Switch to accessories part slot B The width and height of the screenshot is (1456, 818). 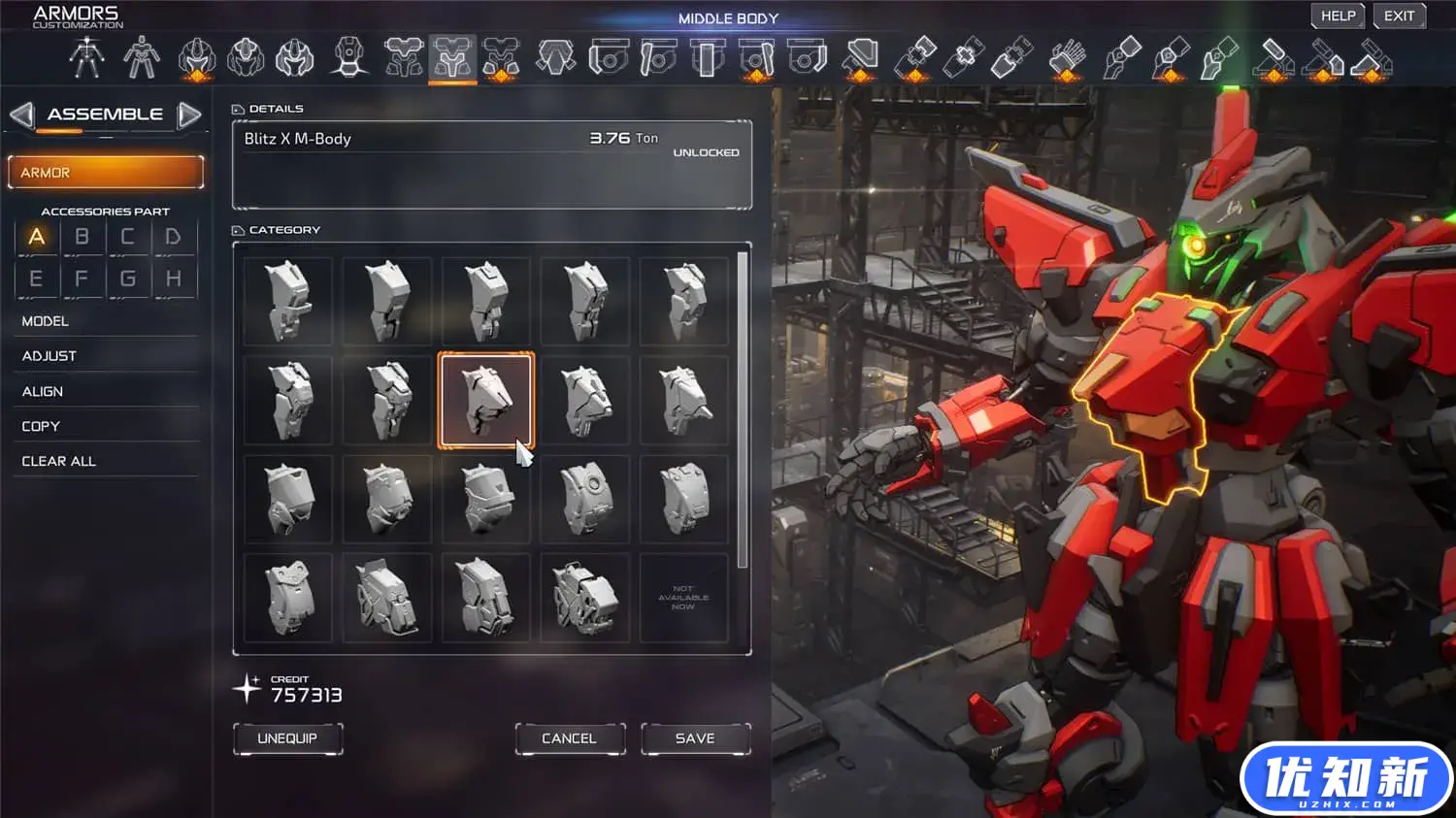(83, 237)
